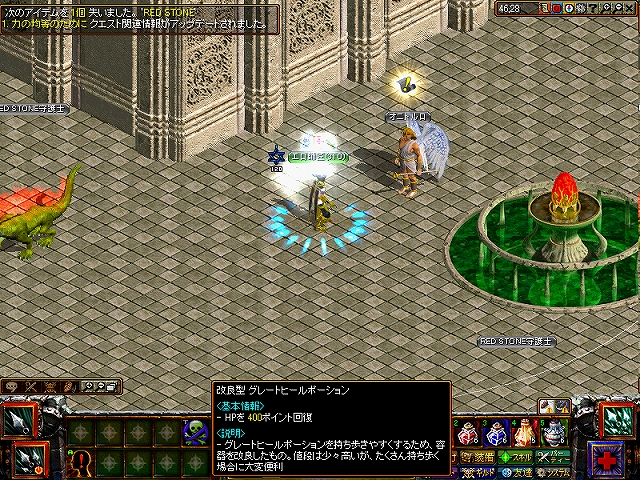Click the red exclamation head hotbar slot
This screenshot has height=480, width=640.
coord(80,462)
